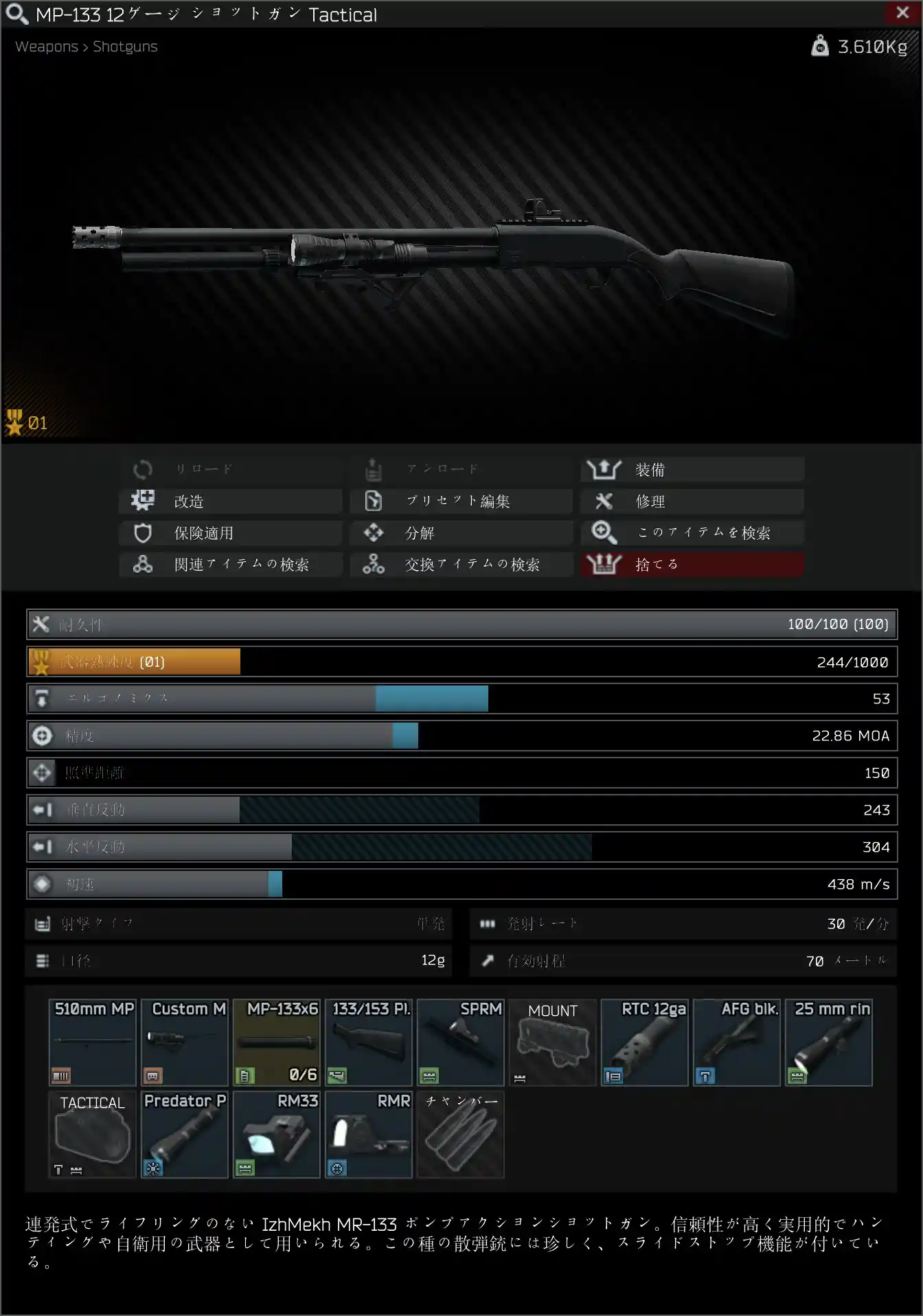The height and width of the screenshot is (1316, 923).
Task: Select the RMR sight slot thumbnail
Action: (368, 1135)
